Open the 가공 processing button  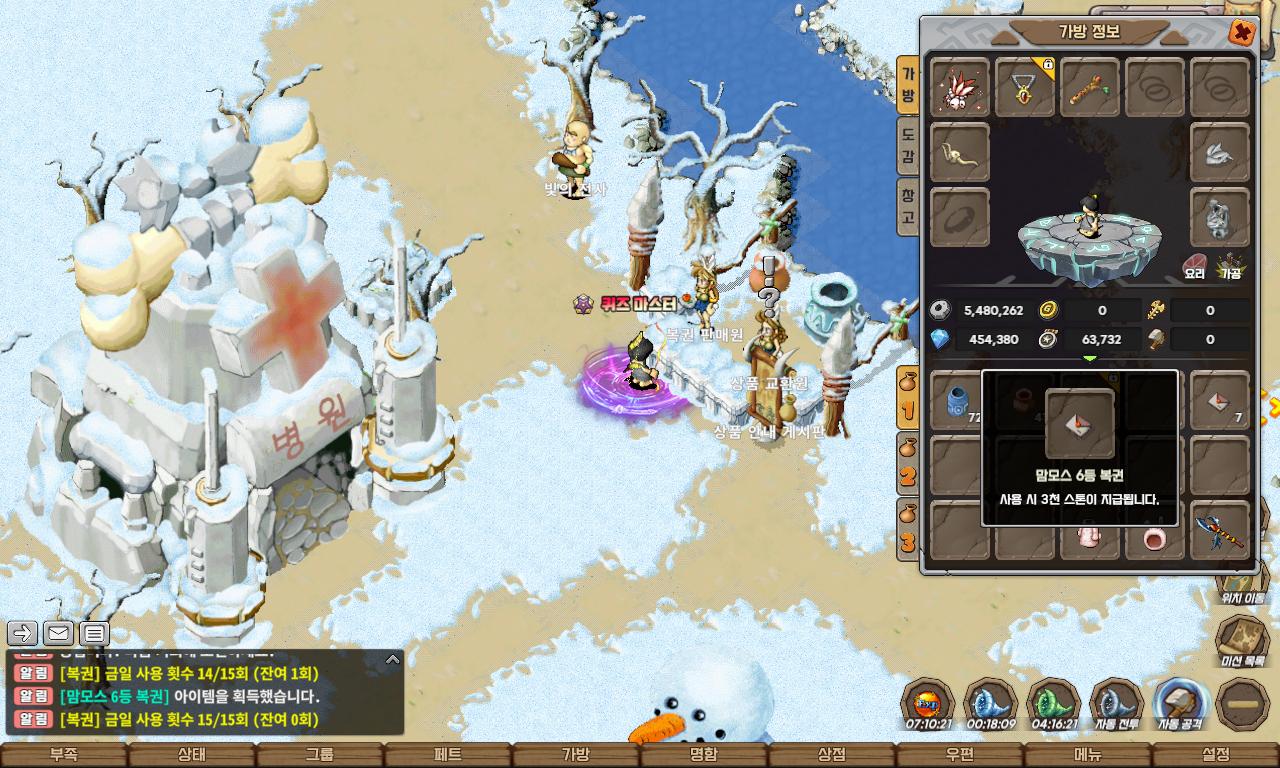click(x=1229, y=266)
